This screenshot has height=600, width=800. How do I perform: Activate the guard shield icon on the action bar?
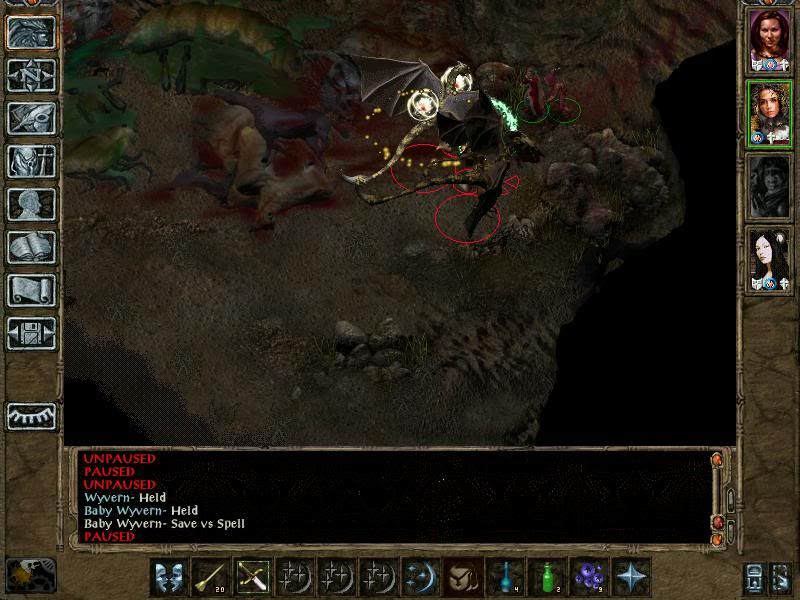coord(168,576)
